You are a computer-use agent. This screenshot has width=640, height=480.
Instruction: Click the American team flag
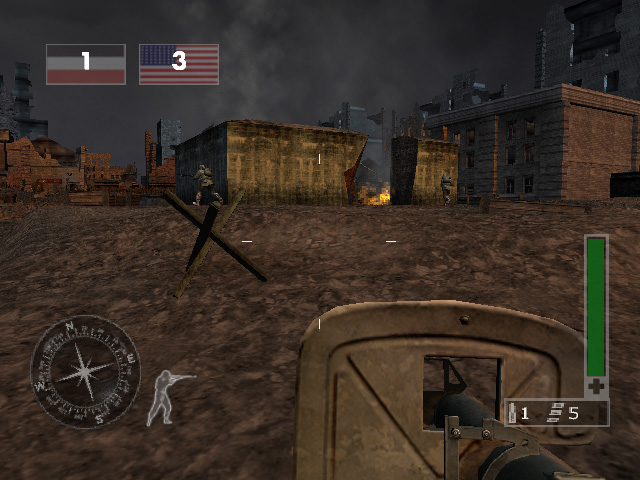click(179, 64)
